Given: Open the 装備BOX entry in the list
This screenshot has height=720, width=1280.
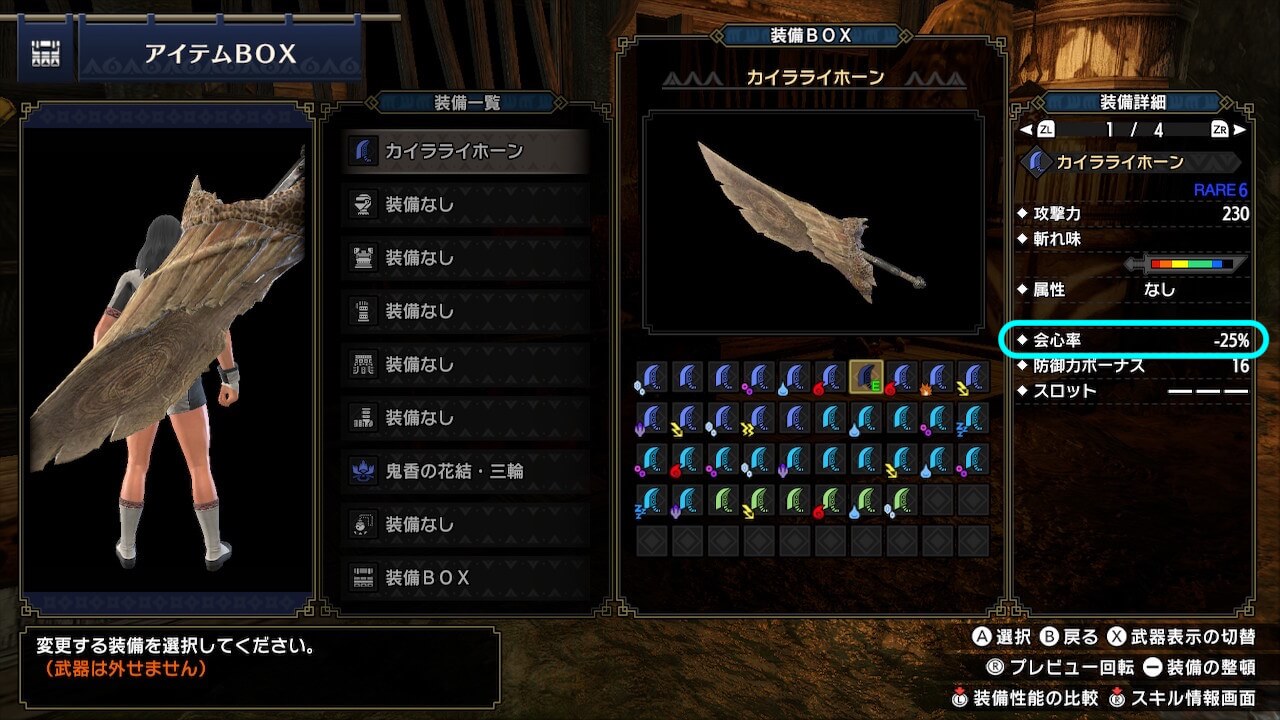Looking at the screenshot, I should 465,578.
